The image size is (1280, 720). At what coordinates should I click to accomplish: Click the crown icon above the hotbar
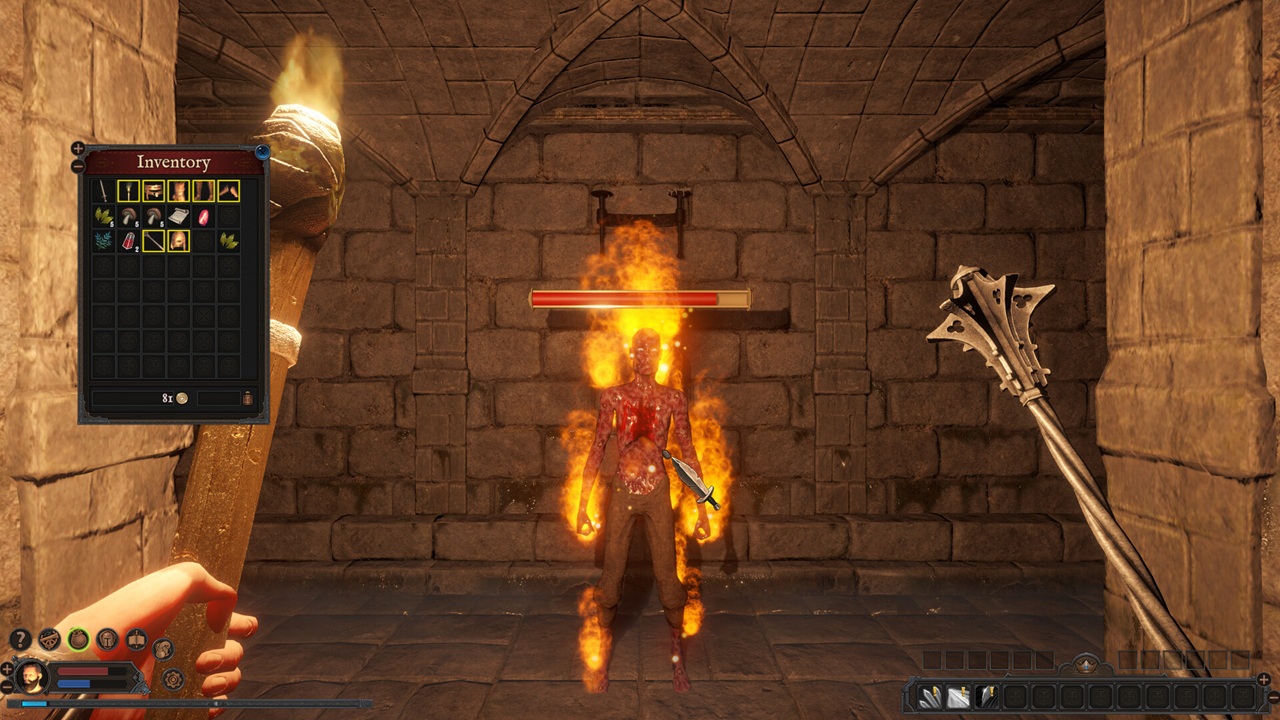point(1085,664)
